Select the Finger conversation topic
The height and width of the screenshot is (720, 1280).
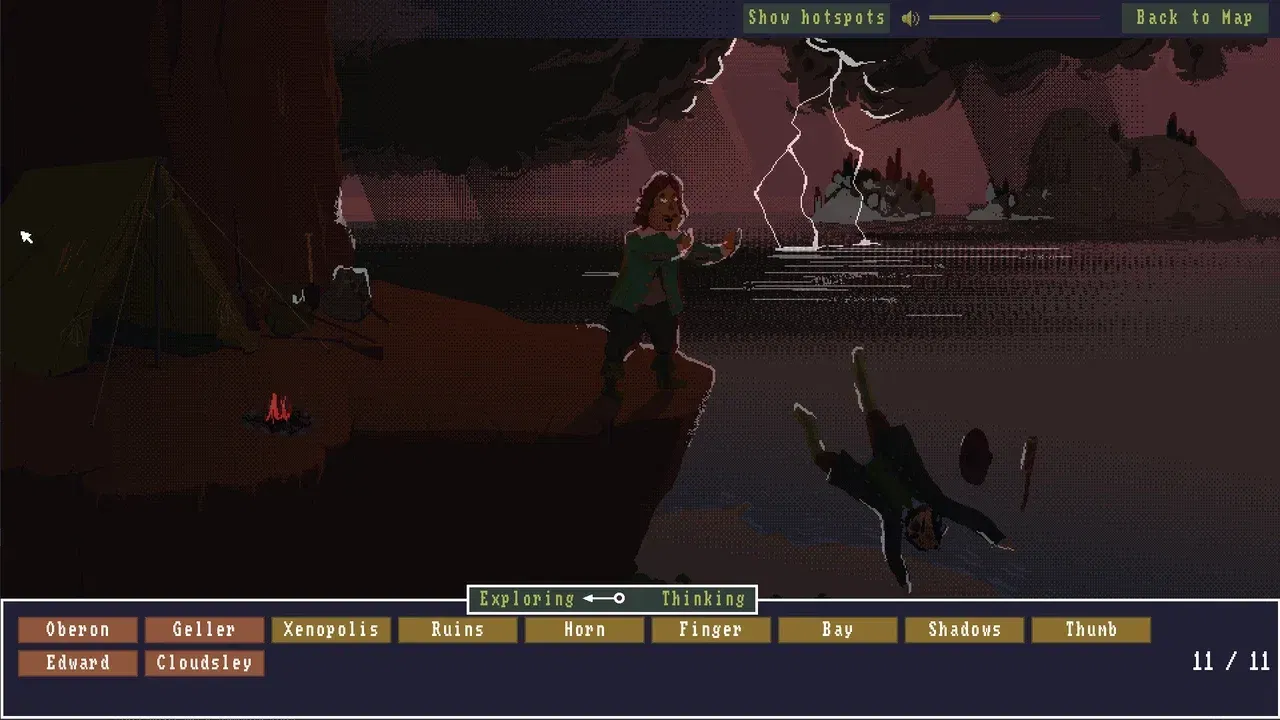[711, 630]
